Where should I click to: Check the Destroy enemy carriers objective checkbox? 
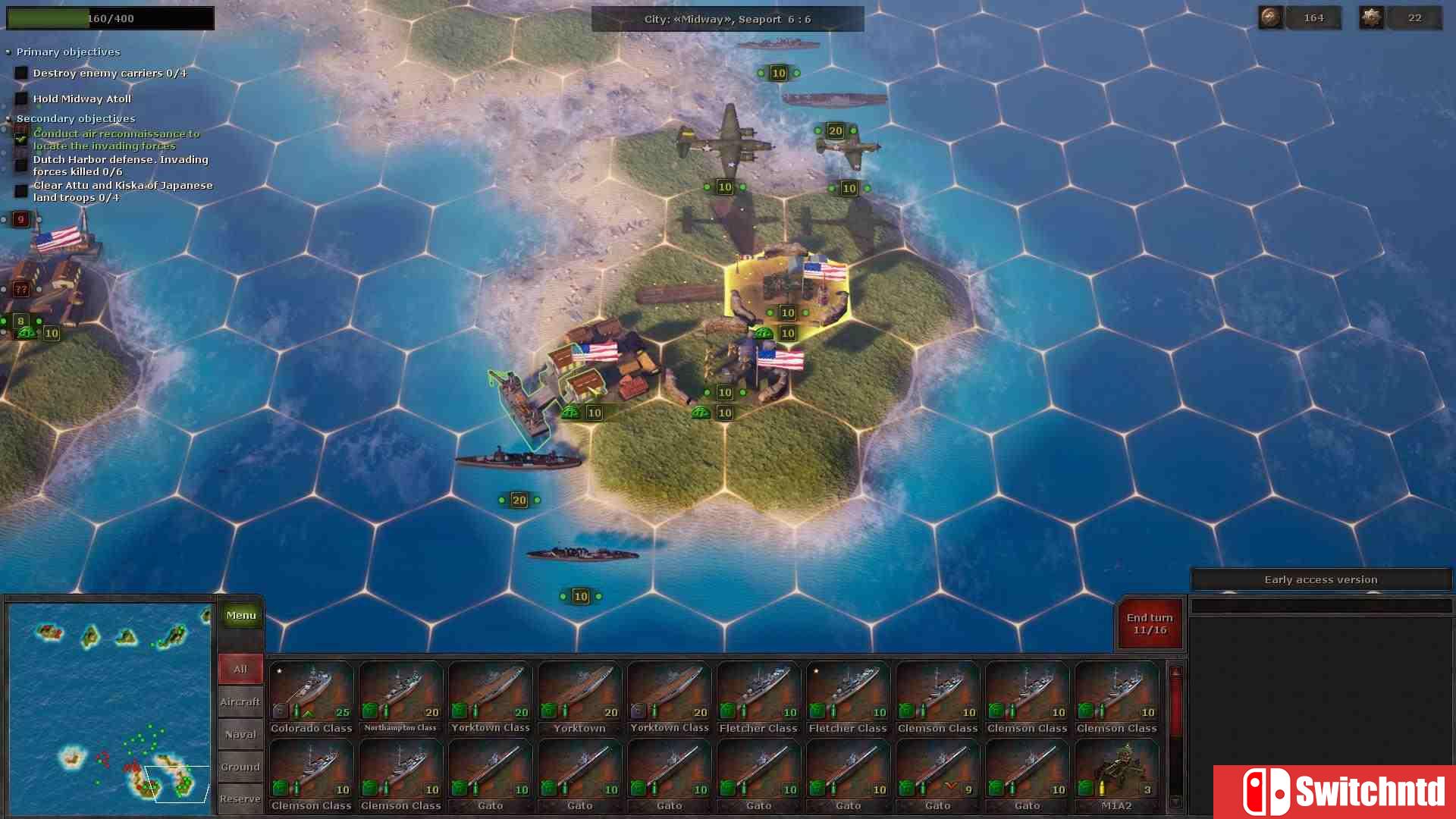tap(20, 72)
